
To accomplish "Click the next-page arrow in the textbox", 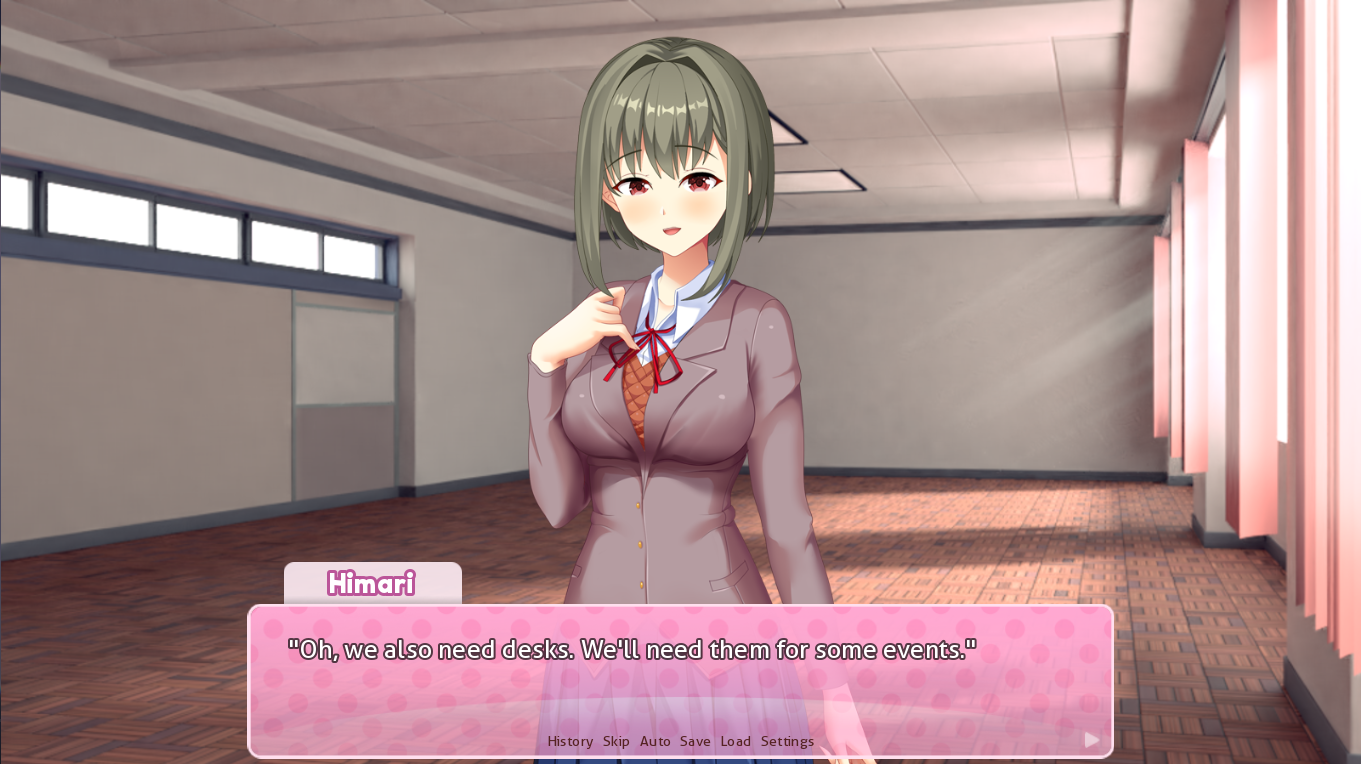I will [x=1090, y=739].
